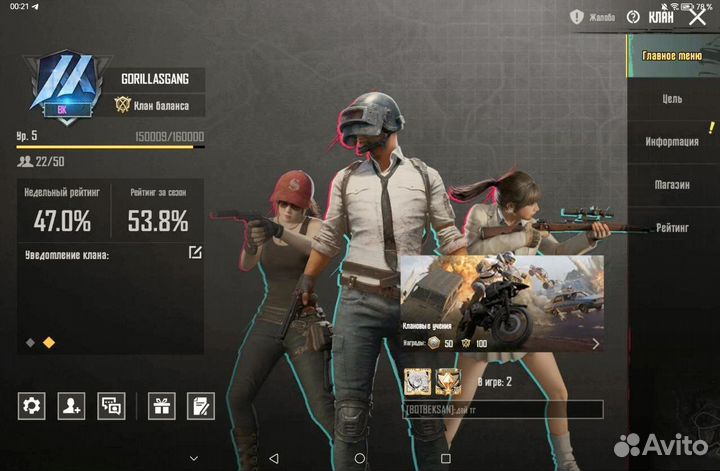Image resolution: width=720 pixels, height=471 pixels.
Task: Invite a player with the add-member icon
Action: [x=71, y=405]
